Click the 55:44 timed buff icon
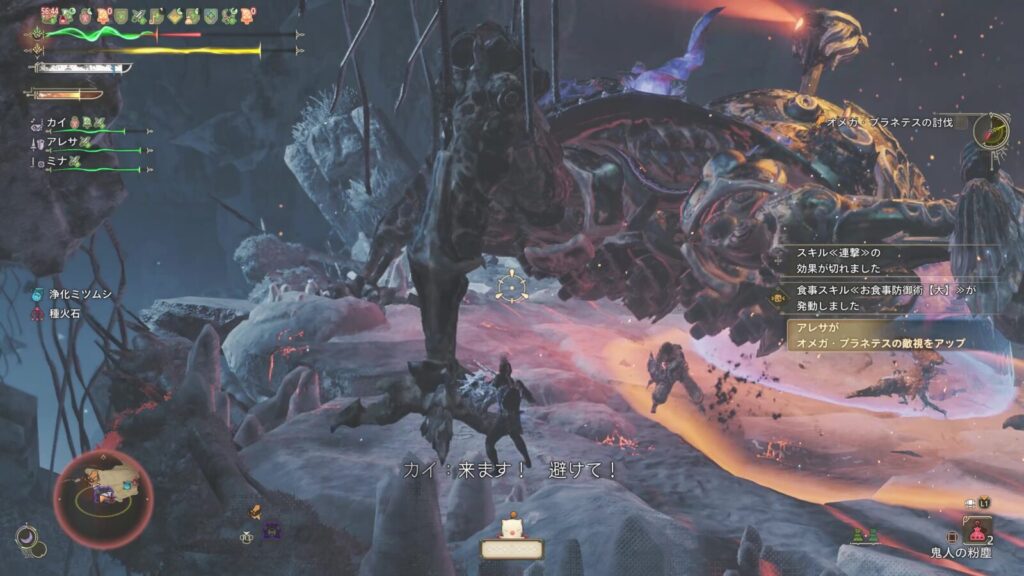This screenshot has height=576, width=1024. pyautogui.click(x=51, y=16)
